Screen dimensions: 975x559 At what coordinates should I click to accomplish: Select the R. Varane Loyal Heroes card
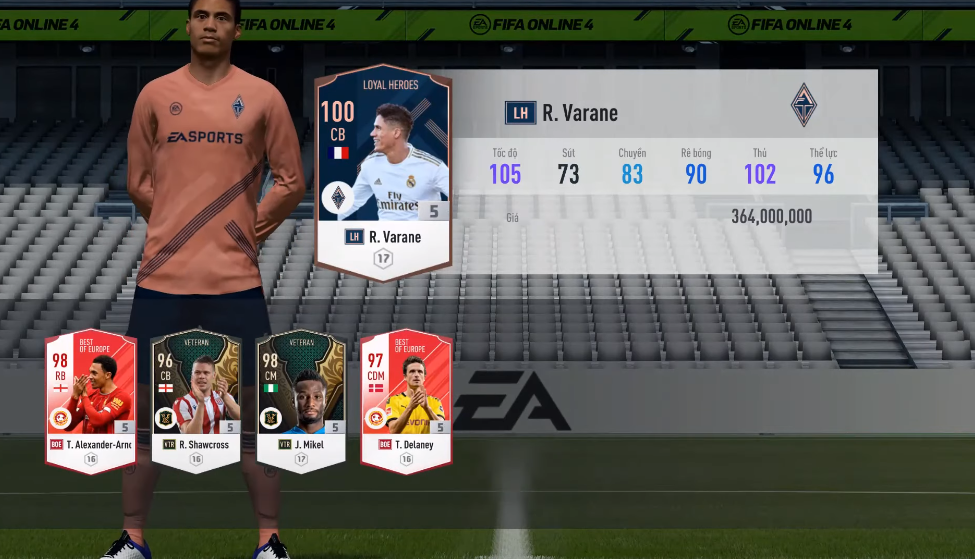383,170
